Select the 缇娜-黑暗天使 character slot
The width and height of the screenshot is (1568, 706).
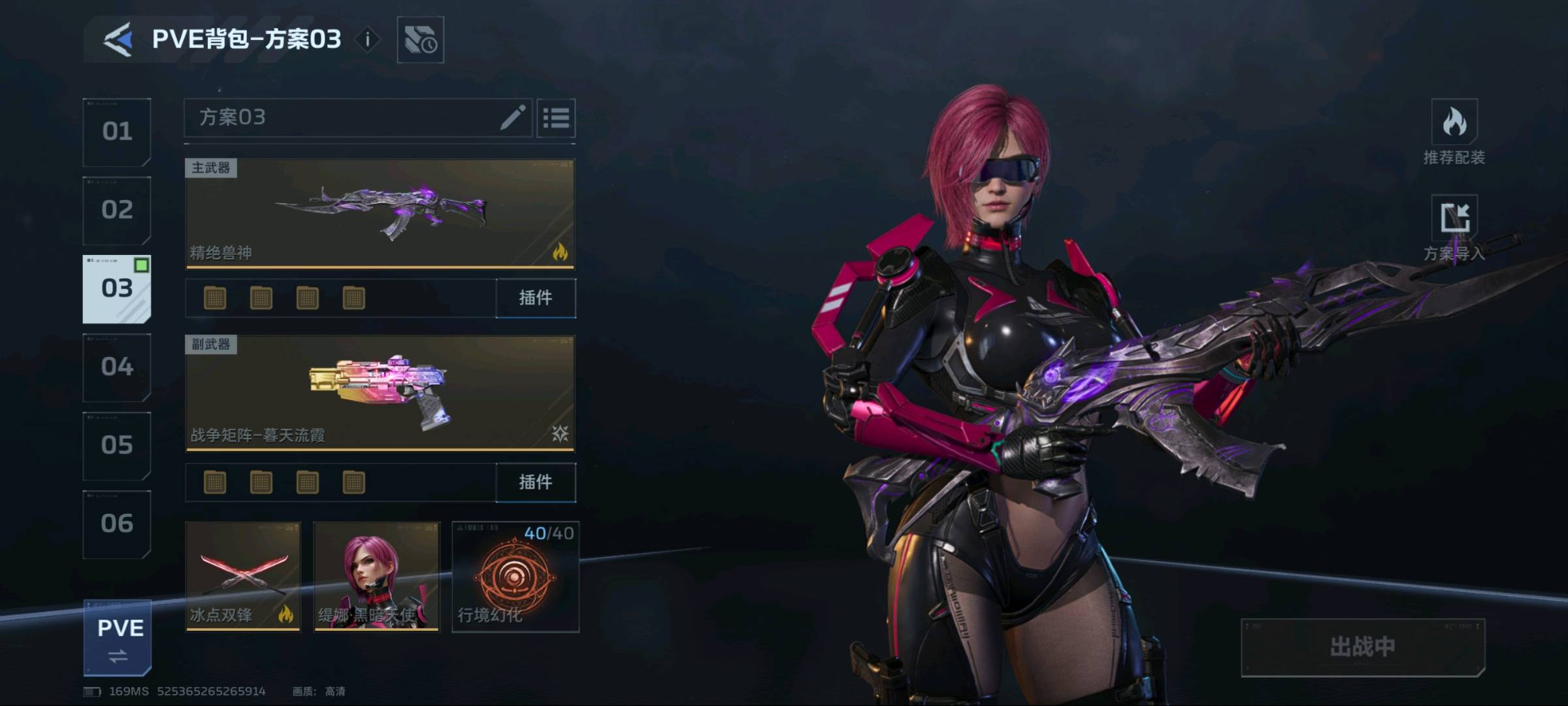tap(377, 577)
